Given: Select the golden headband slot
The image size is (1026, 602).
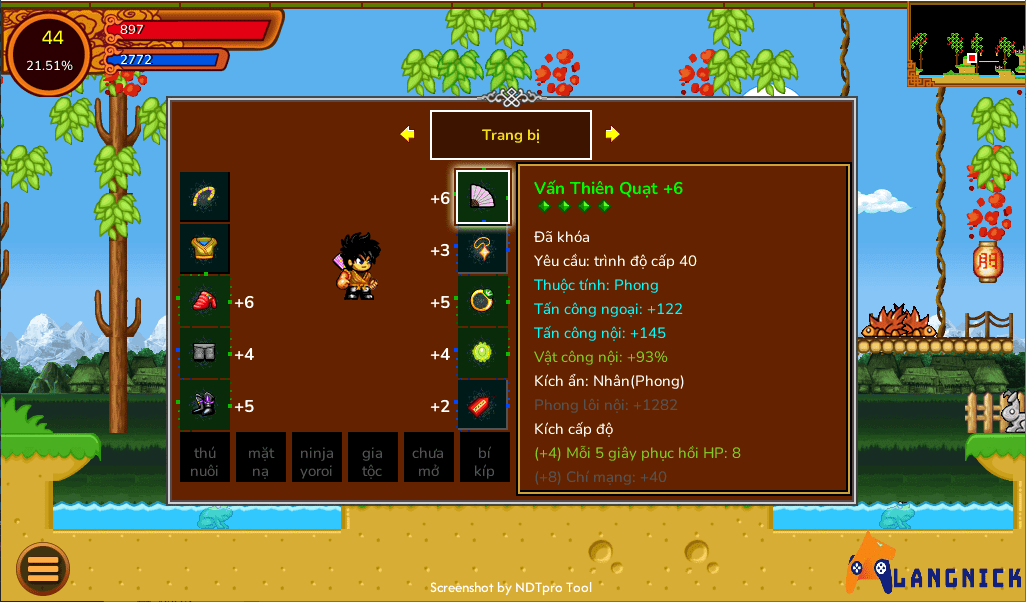Looking at the screenshot, I should [x=205, y=197].
